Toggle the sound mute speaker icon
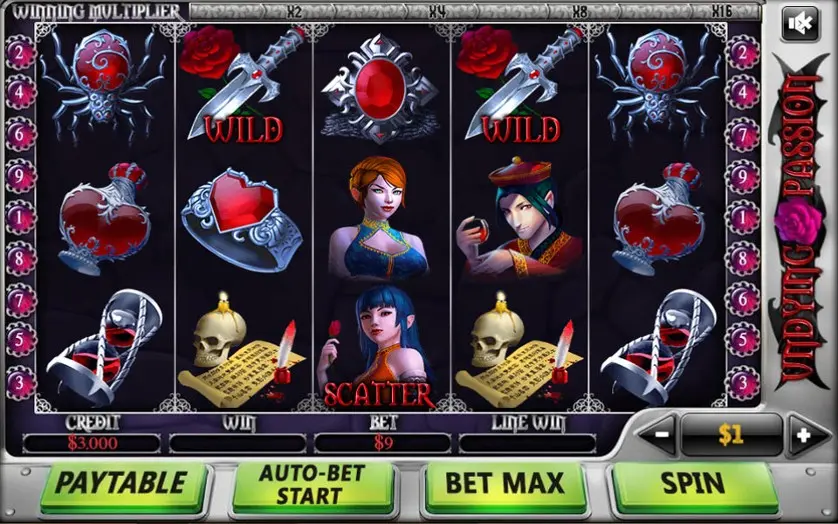Image resolution: width=838 pixels, height=524 pixels. [799, 22]
